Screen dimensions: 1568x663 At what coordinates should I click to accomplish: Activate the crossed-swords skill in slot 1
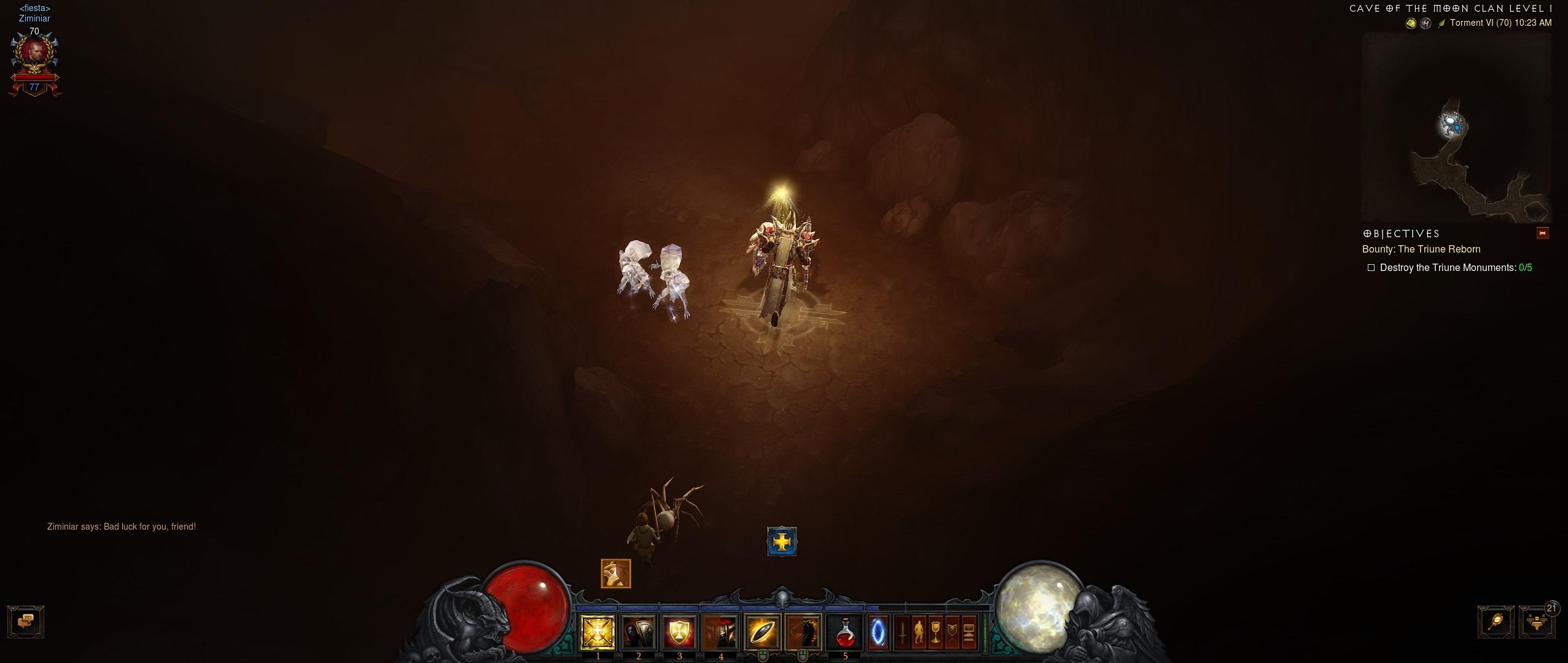[x=598, y=632]
